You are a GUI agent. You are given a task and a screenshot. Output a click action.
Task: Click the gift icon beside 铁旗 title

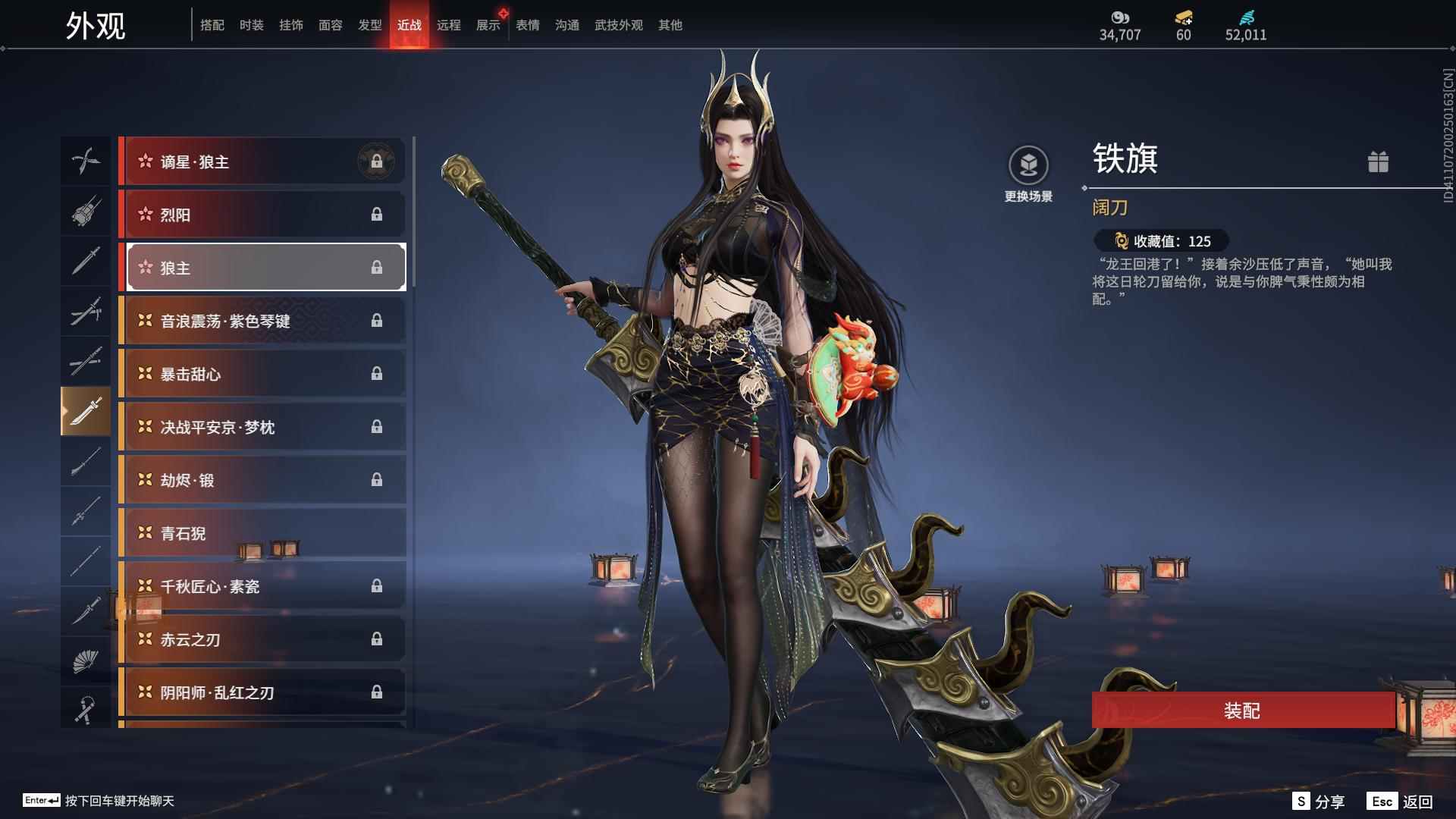[x=1379, y=162]
